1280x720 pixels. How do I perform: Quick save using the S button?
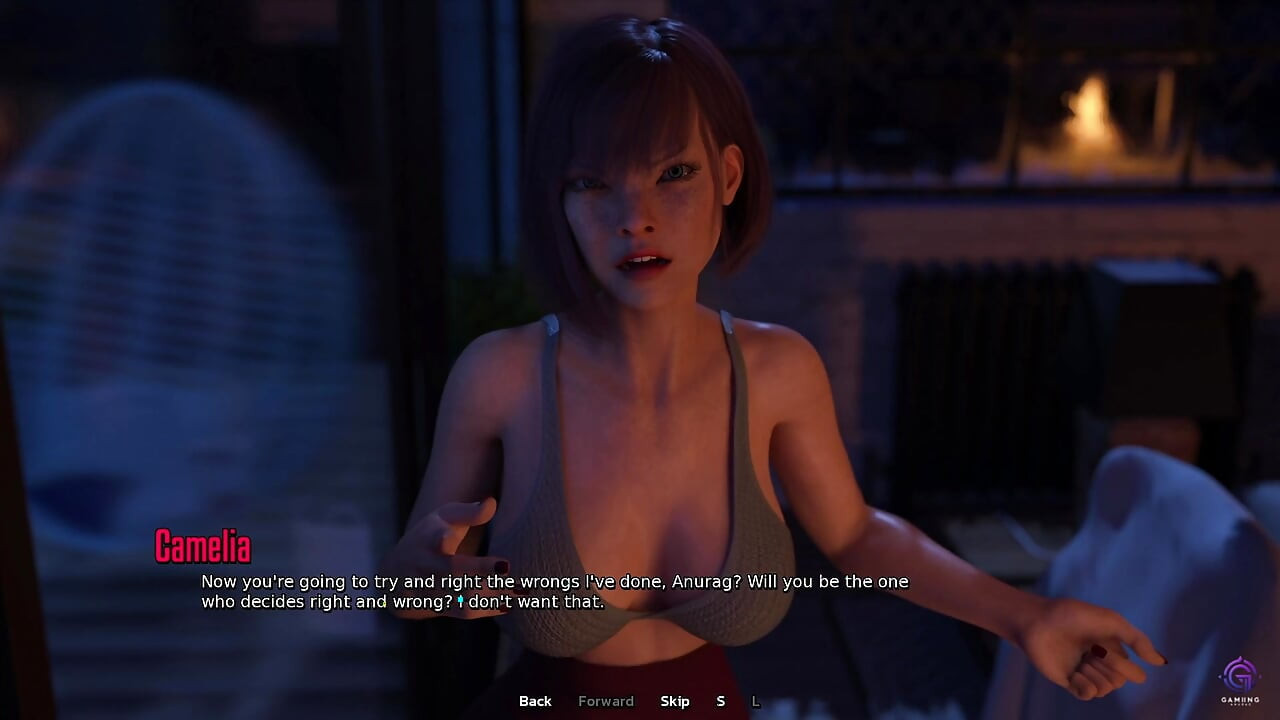[720, 701]
